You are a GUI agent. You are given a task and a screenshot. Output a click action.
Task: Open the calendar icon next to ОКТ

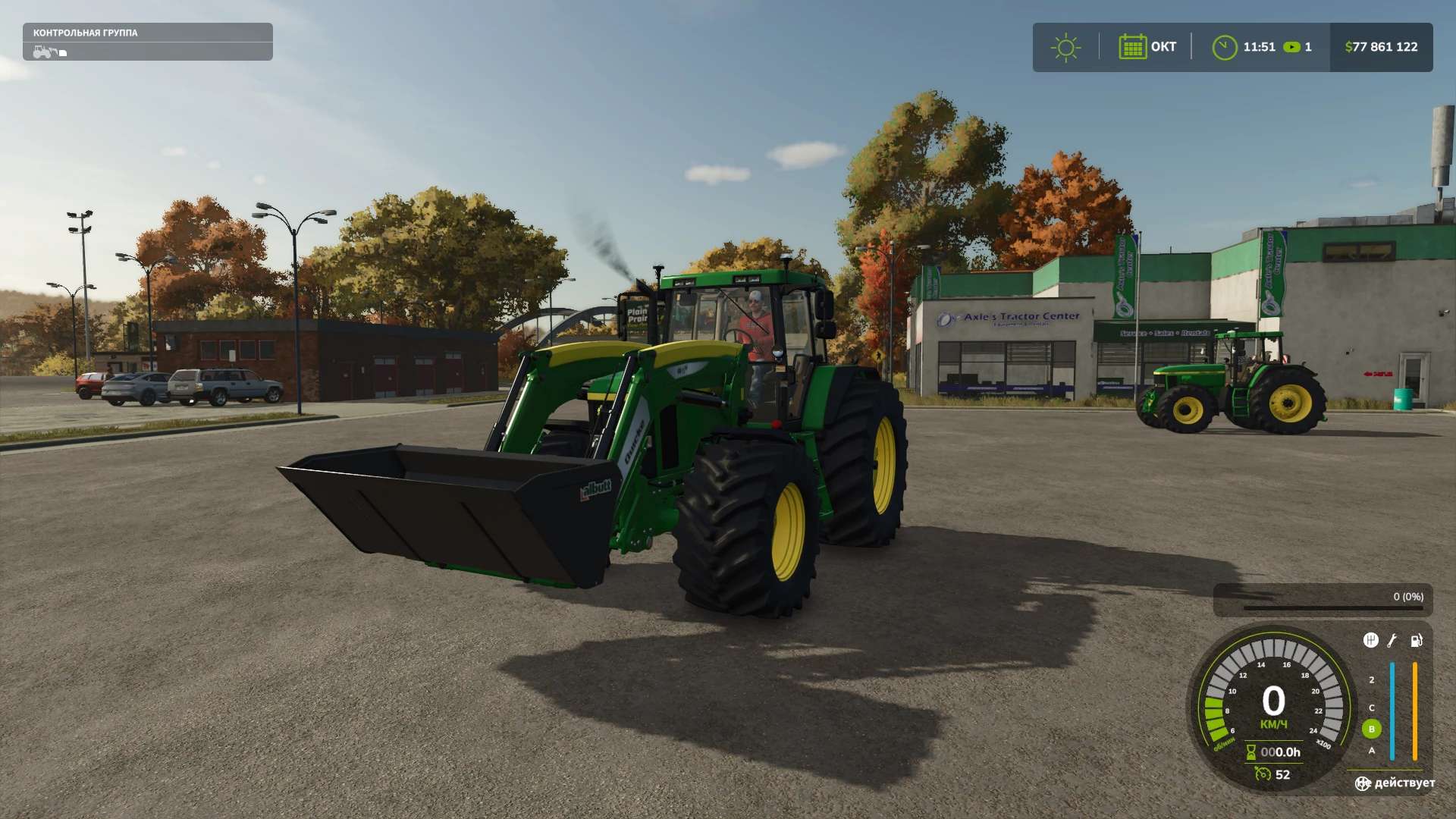1132,47
